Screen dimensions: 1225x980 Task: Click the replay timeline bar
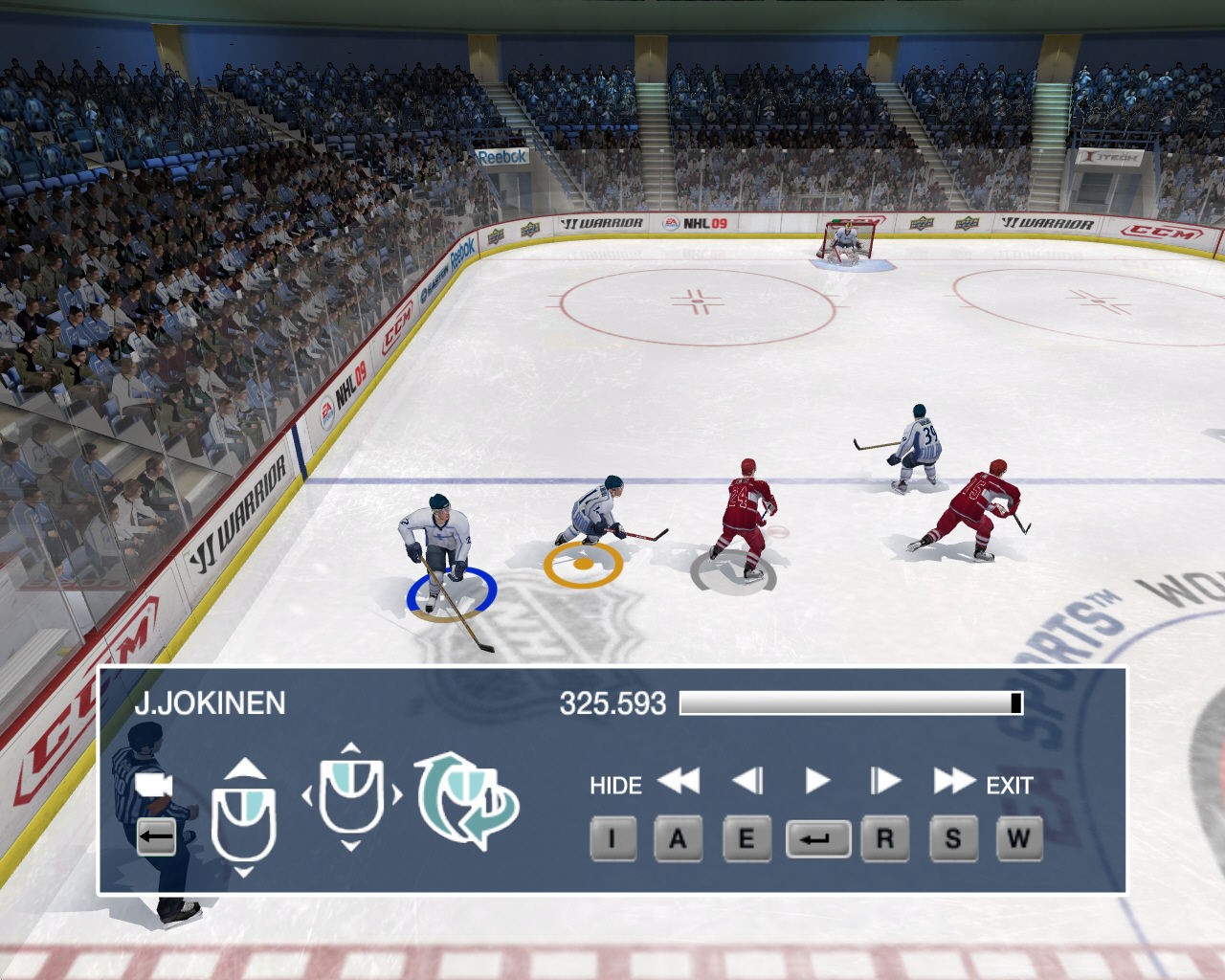(851, 703)
